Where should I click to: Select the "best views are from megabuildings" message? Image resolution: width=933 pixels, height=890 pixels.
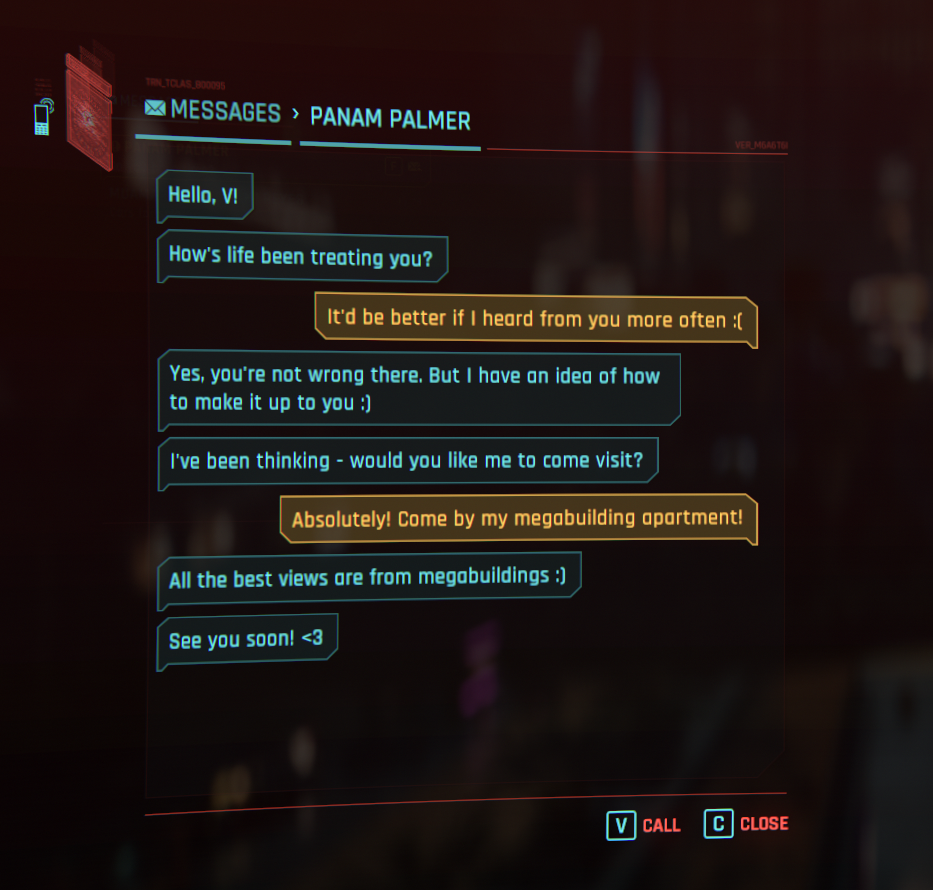click(368, 578)
